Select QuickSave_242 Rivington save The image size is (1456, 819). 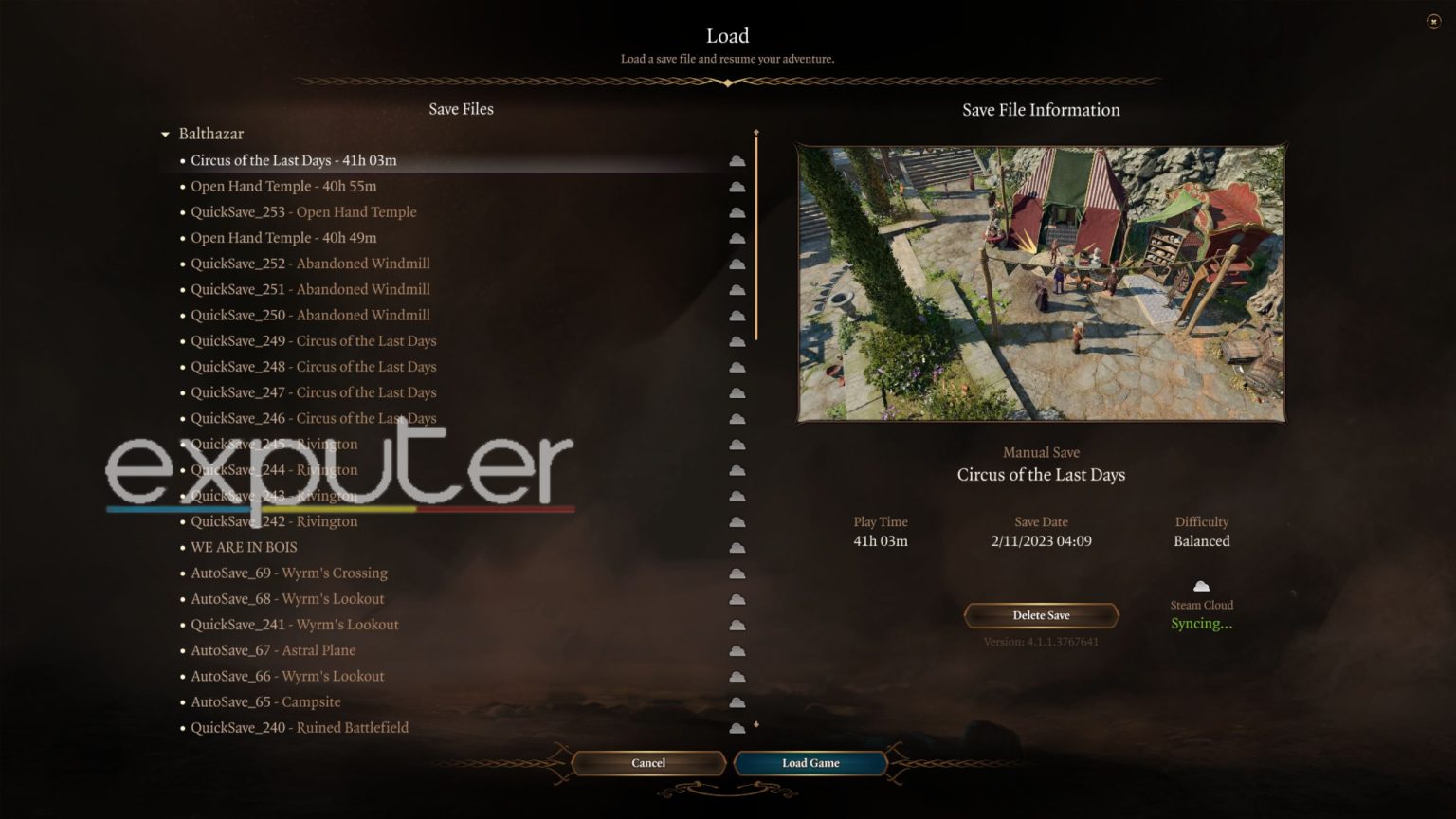point(274,521)
